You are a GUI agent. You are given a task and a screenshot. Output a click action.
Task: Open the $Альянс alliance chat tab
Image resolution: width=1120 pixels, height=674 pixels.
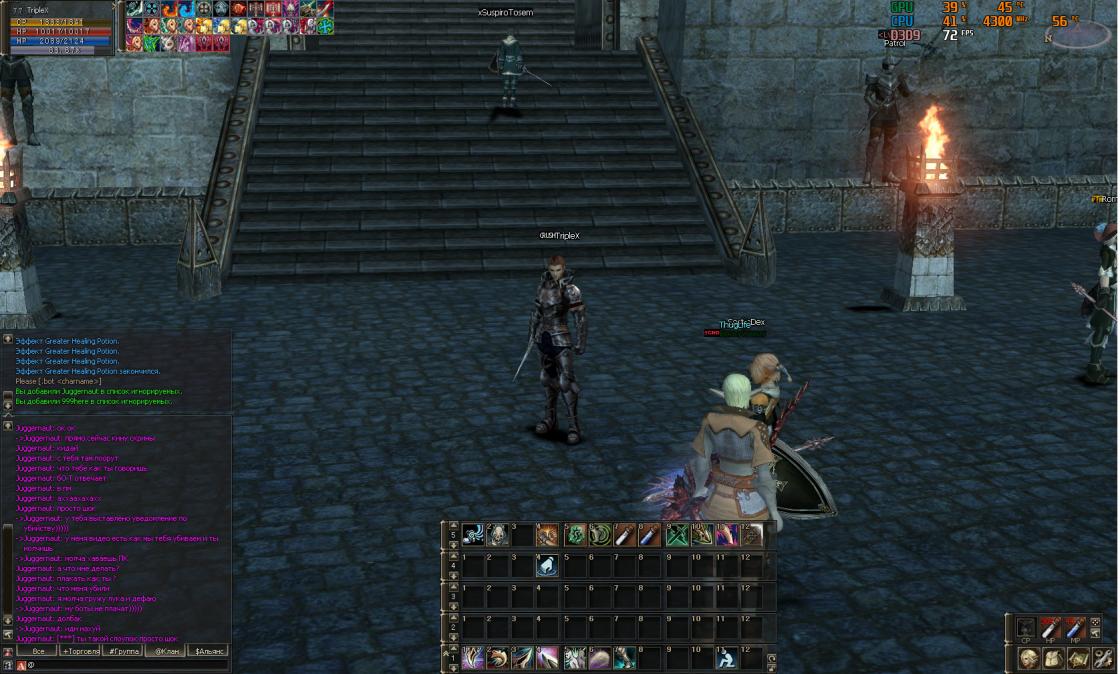pos(209,651)
